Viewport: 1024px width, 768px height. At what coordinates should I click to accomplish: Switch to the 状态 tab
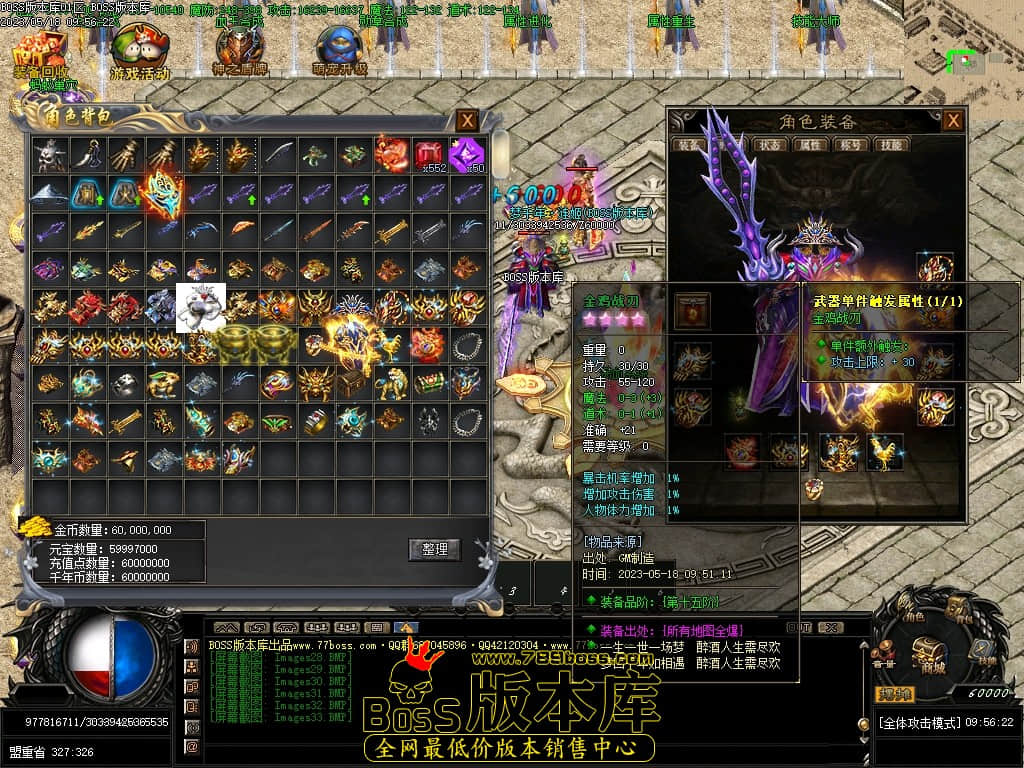(770, 145)
